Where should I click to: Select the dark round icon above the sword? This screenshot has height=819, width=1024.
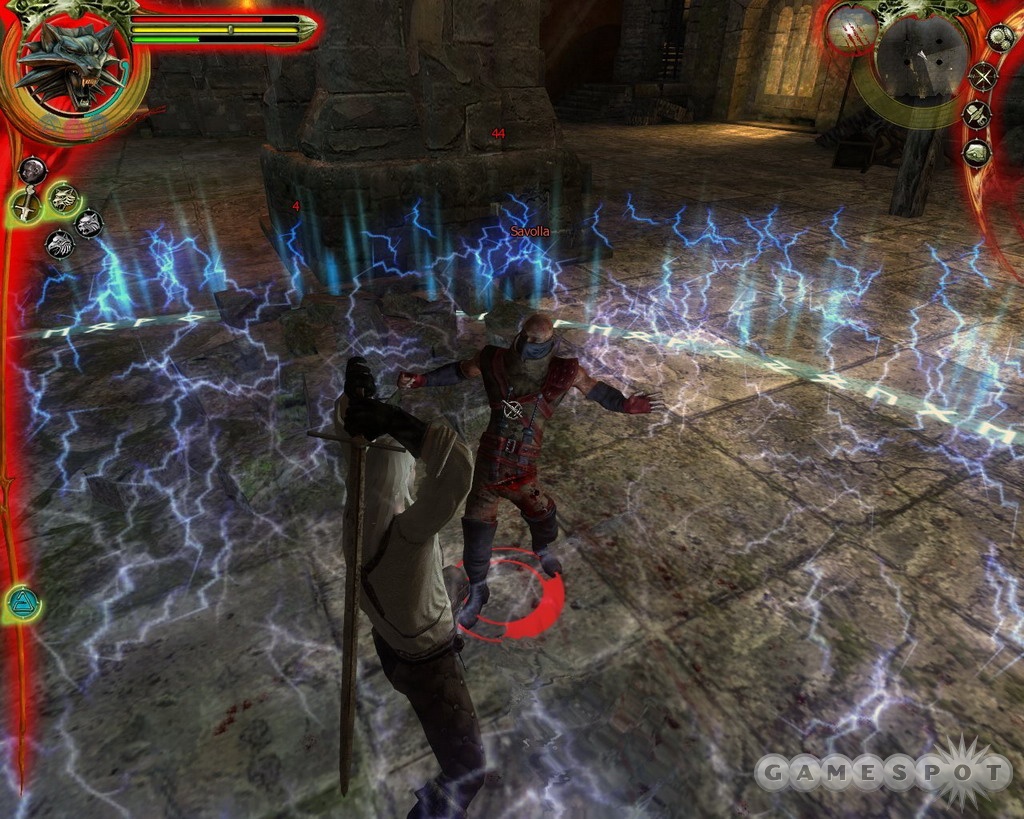tap(32, 170)
